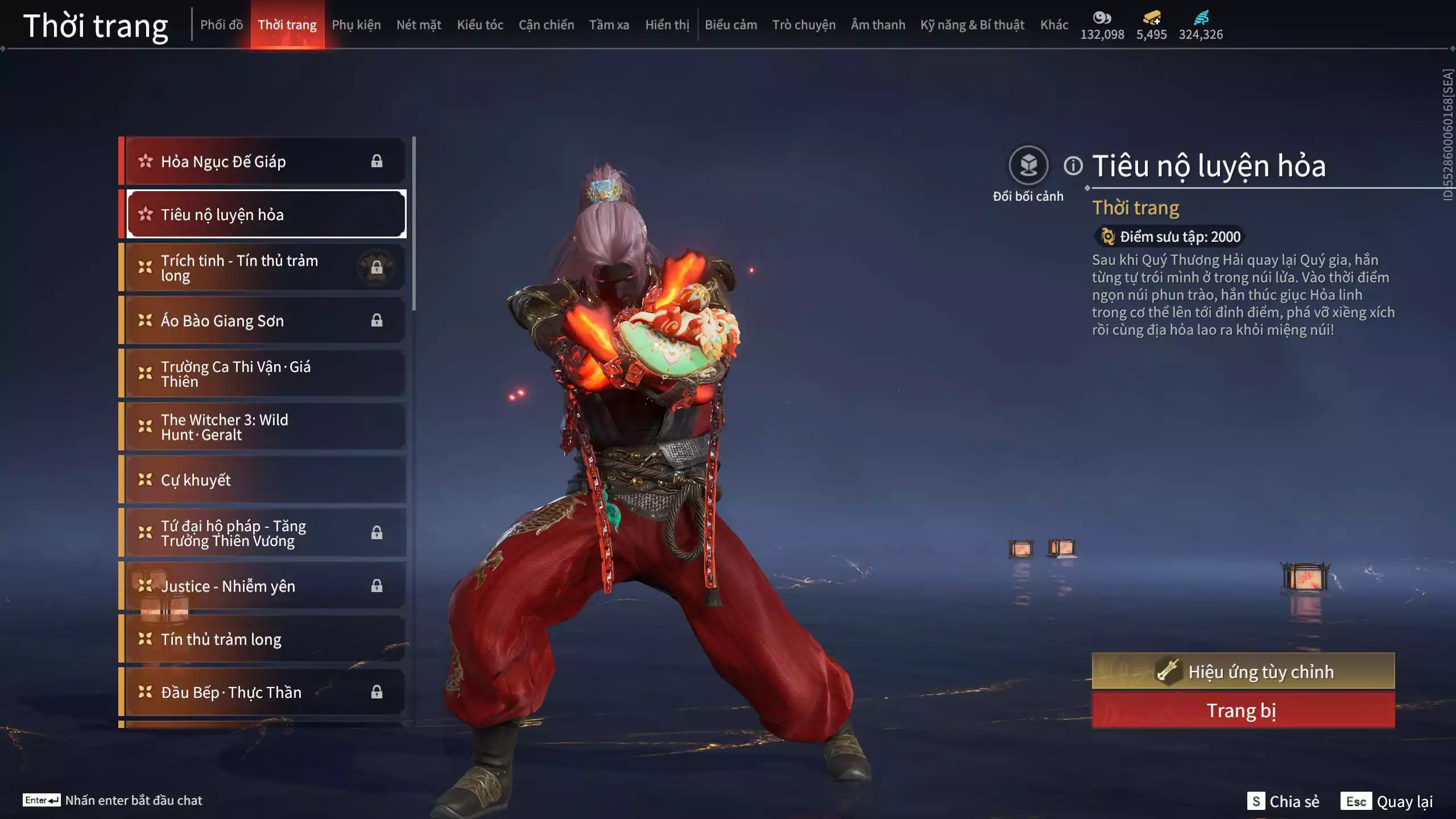Open the Nét mặt tab
Image resolution: width=1456 pixels, height=819 pixels.
tap(419, 25)
